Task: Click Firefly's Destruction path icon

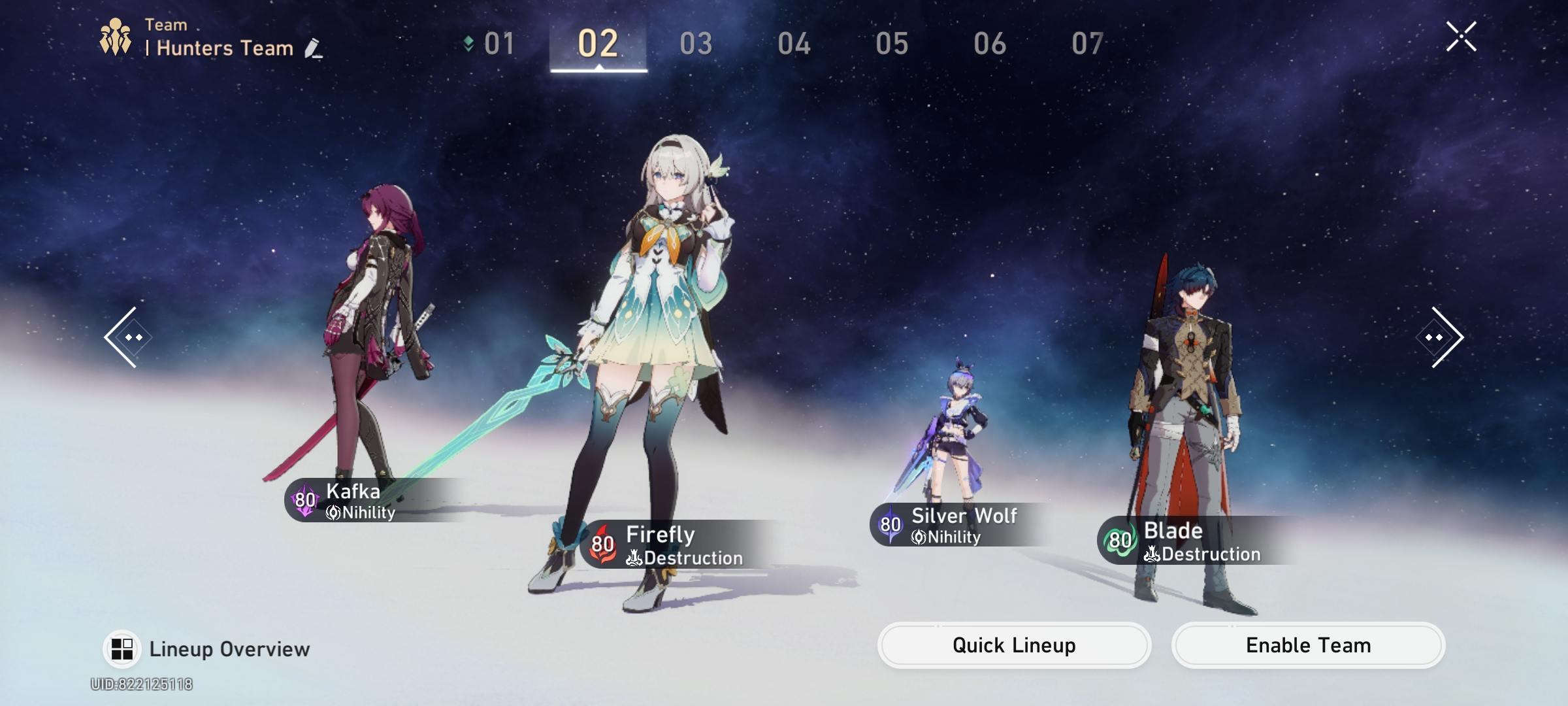Action: tap(634, 558)
